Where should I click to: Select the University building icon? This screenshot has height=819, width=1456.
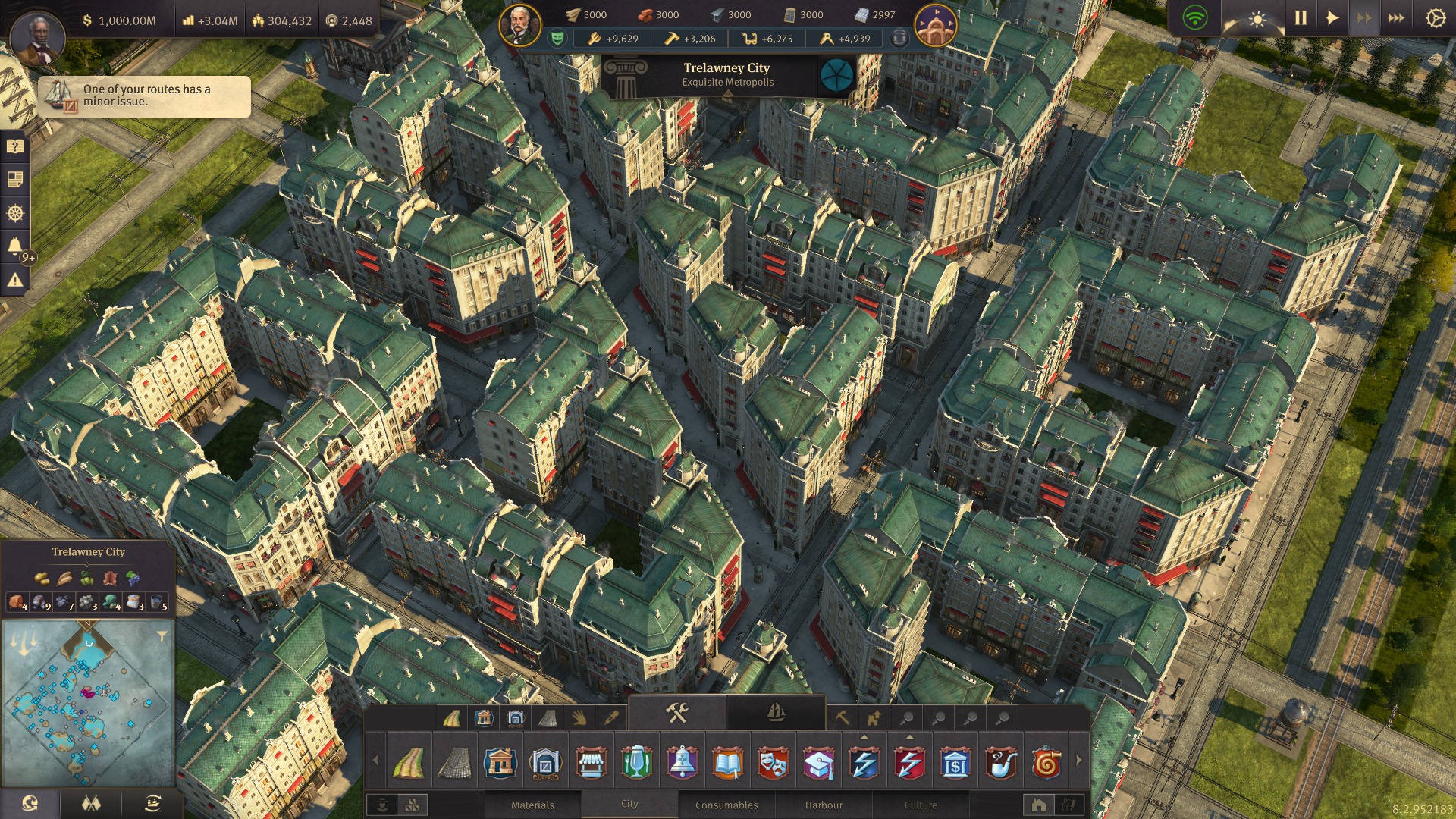[819, 763]
